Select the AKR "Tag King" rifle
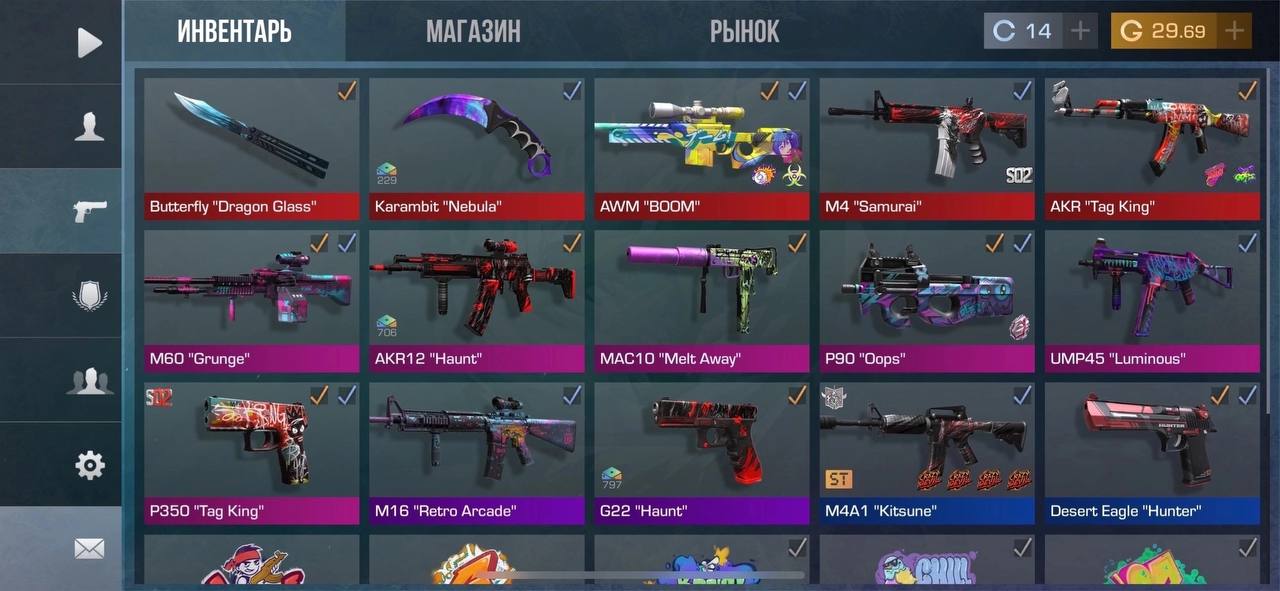The image size is (1280, 591). click(x=1152, y=148)
